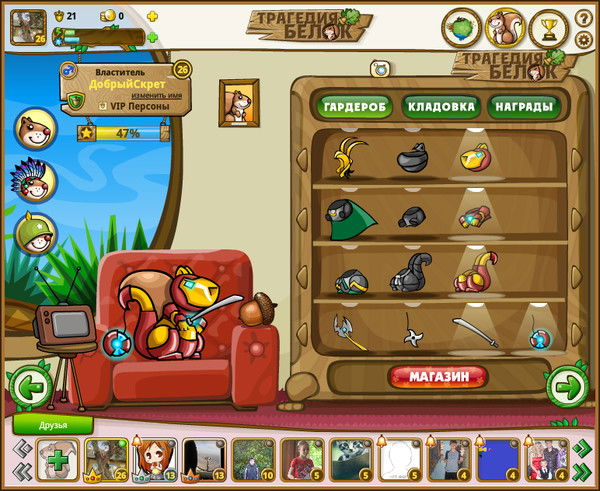The image size is (600, 491).
Task: Add coins with the yellow plus
Action: (152, 17)
